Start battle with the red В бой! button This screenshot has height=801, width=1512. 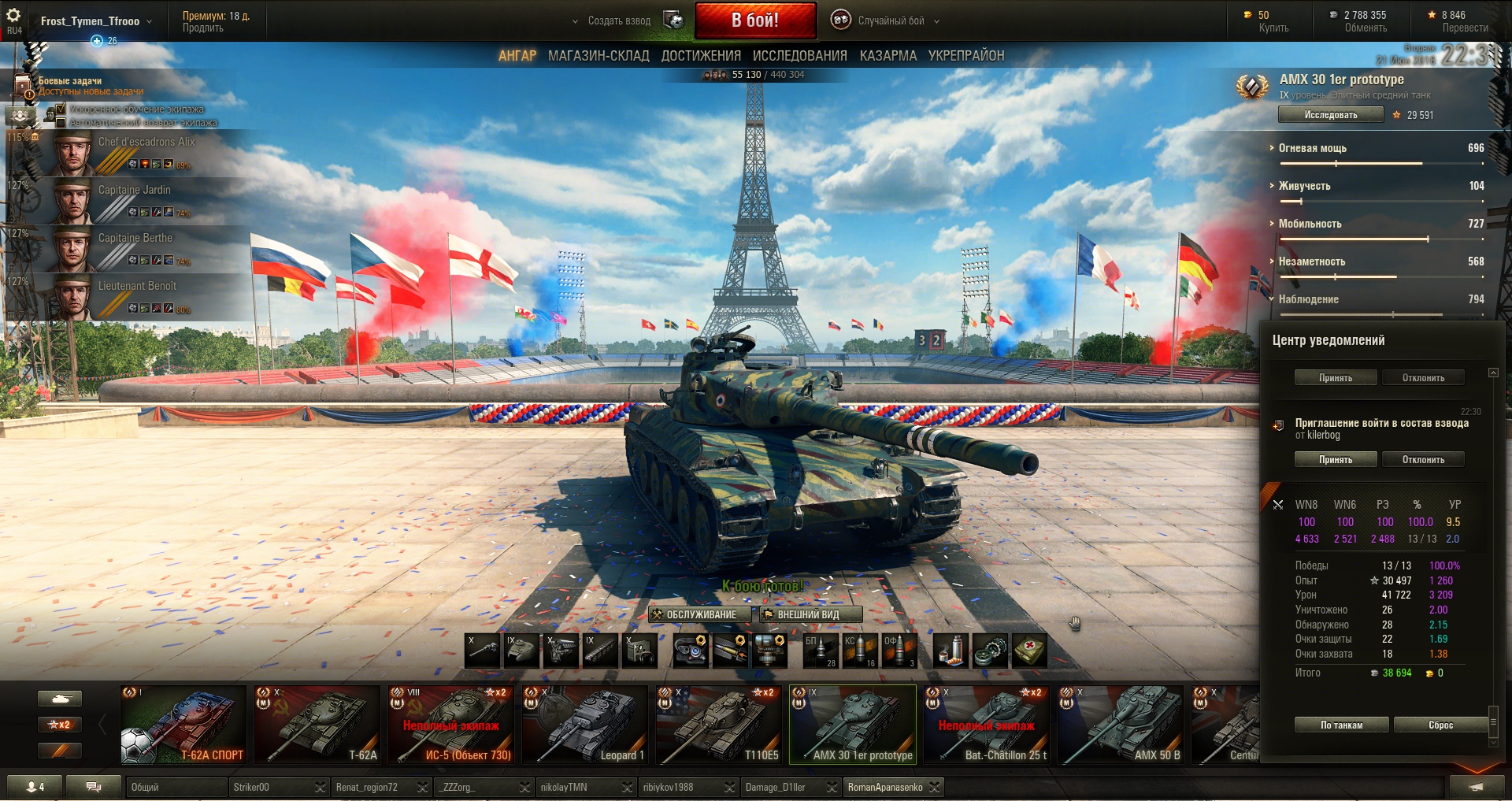click(754, 20)
